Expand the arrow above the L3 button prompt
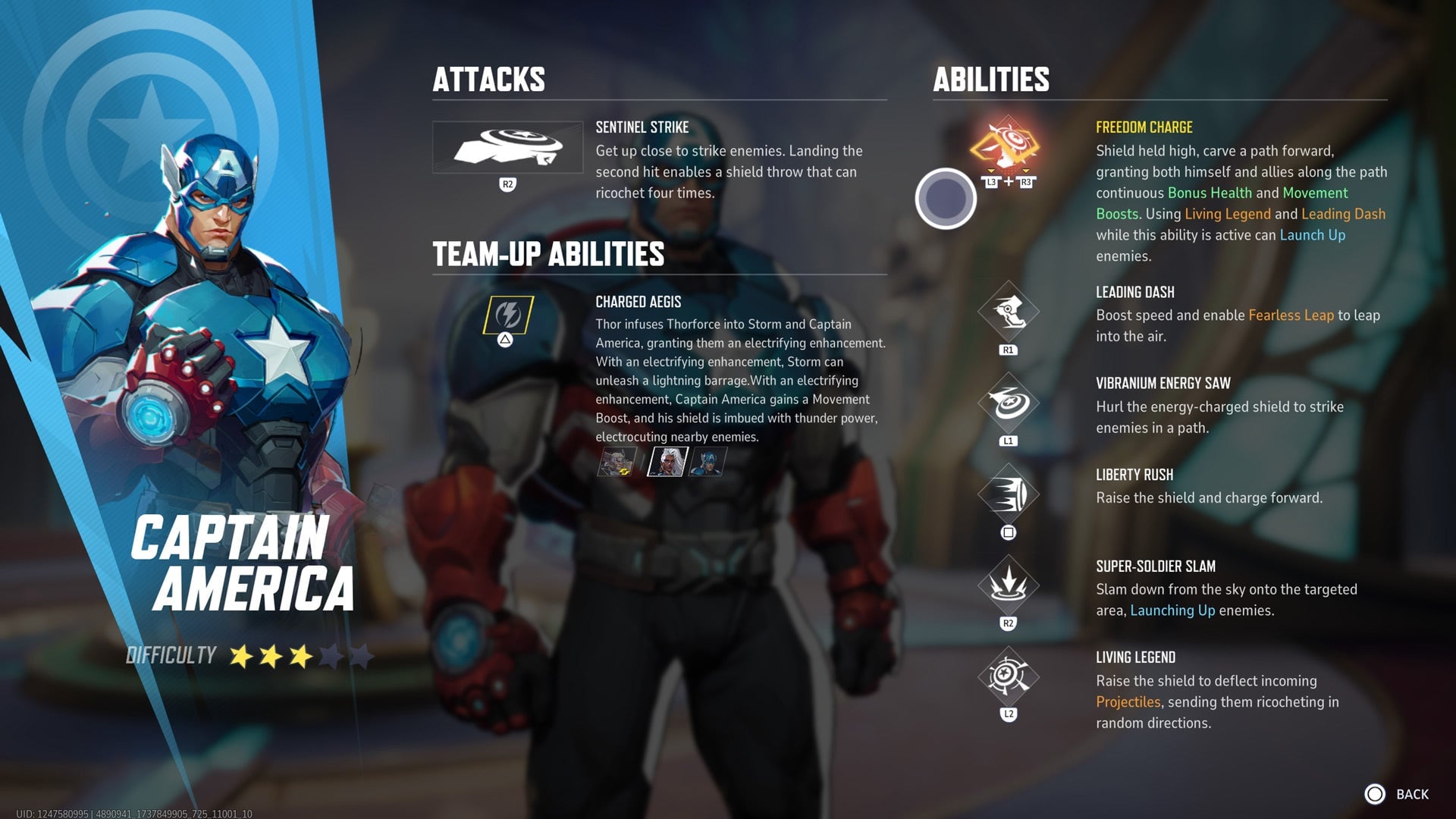The width and height of the screenshot is (1456, 819). pyautogui.click(x=991, y=171)
